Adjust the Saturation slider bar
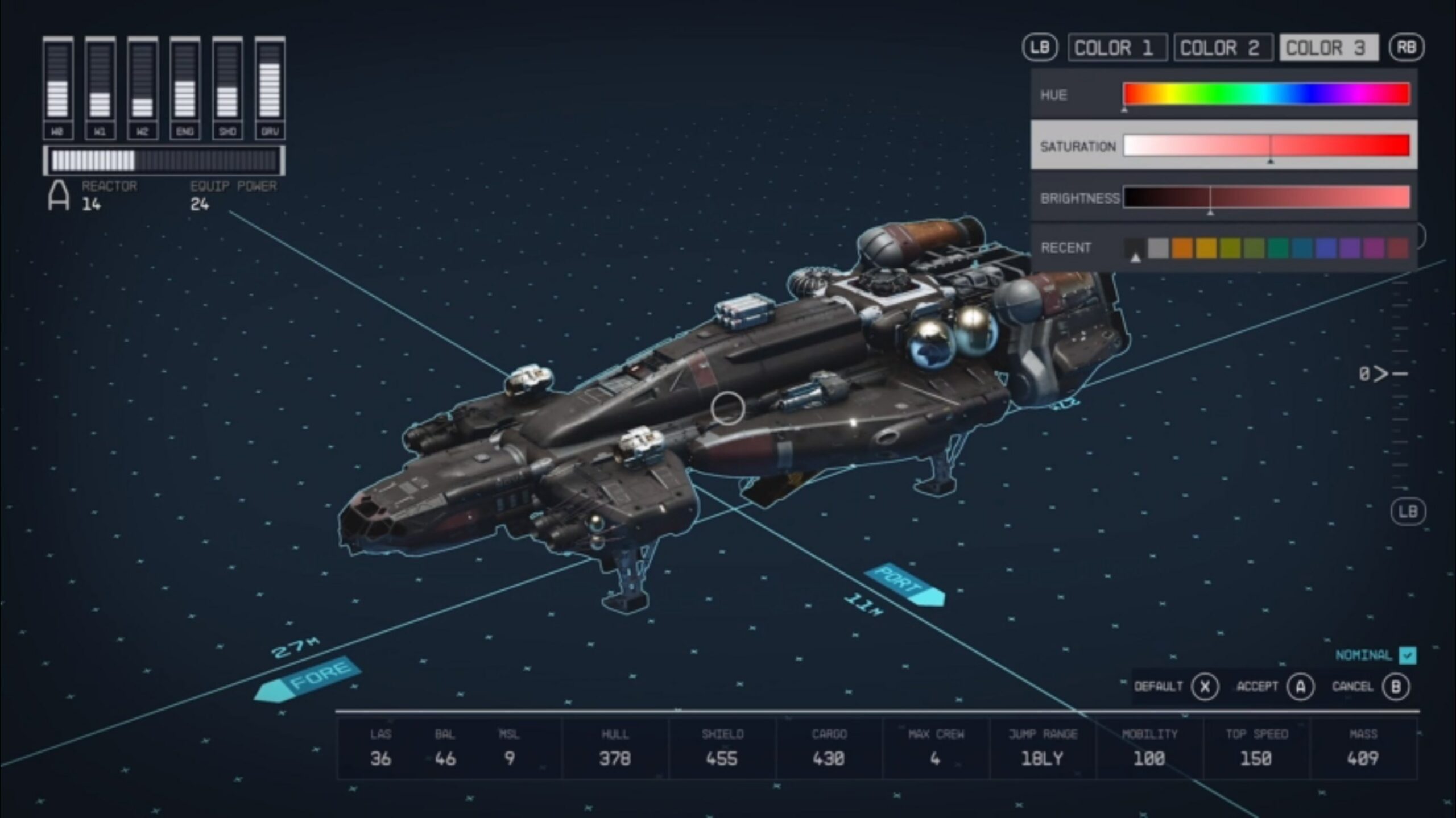1456x818 pixels. pyautogui.click(x=1266, y=146)
